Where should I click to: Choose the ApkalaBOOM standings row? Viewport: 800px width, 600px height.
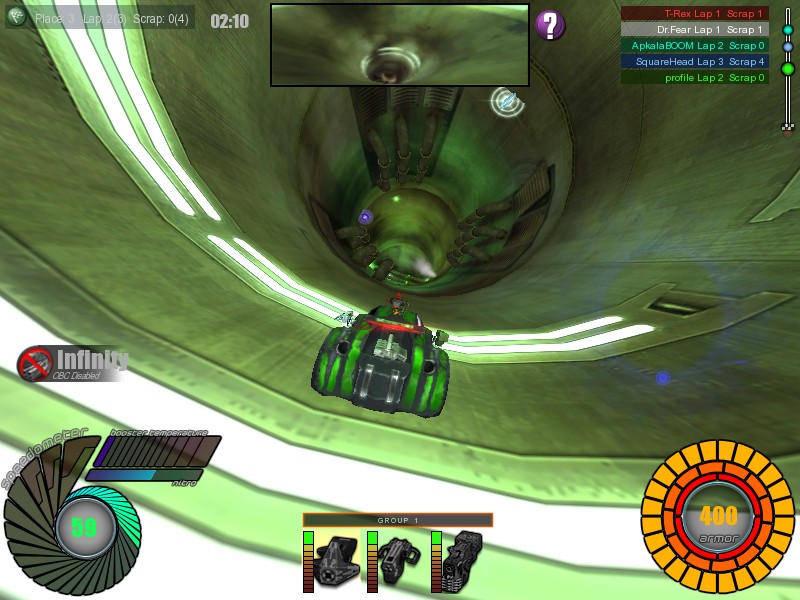point(695,46)
